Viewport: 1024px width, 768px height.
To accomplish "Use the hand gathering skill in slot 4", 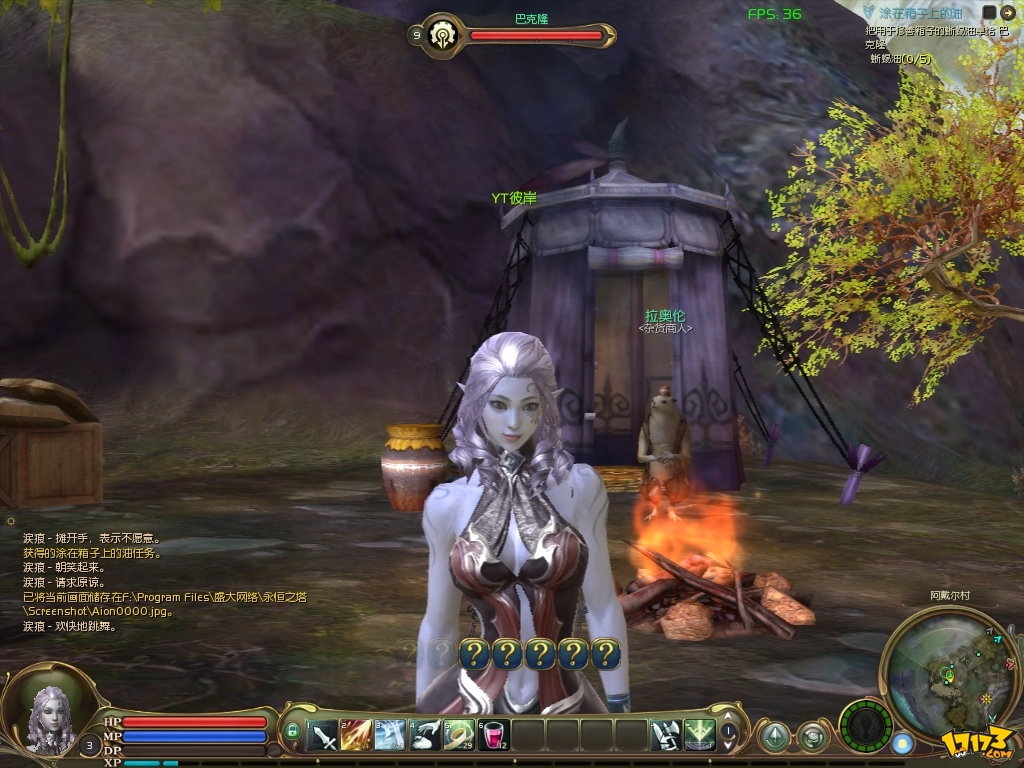I will pos(425,735).
